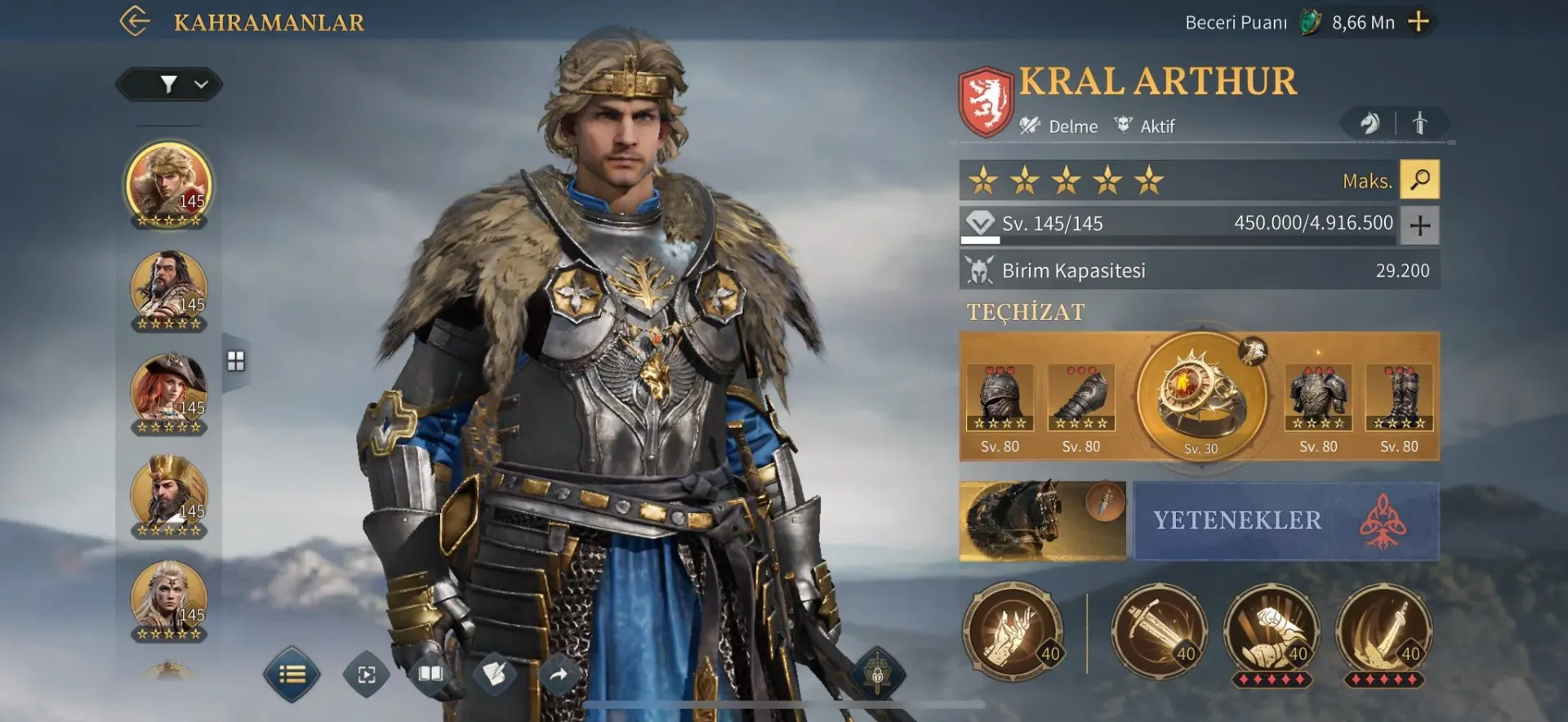Go back from the Kahramanlar screen
The image size is (1568, 722).
tap(135, 21)
